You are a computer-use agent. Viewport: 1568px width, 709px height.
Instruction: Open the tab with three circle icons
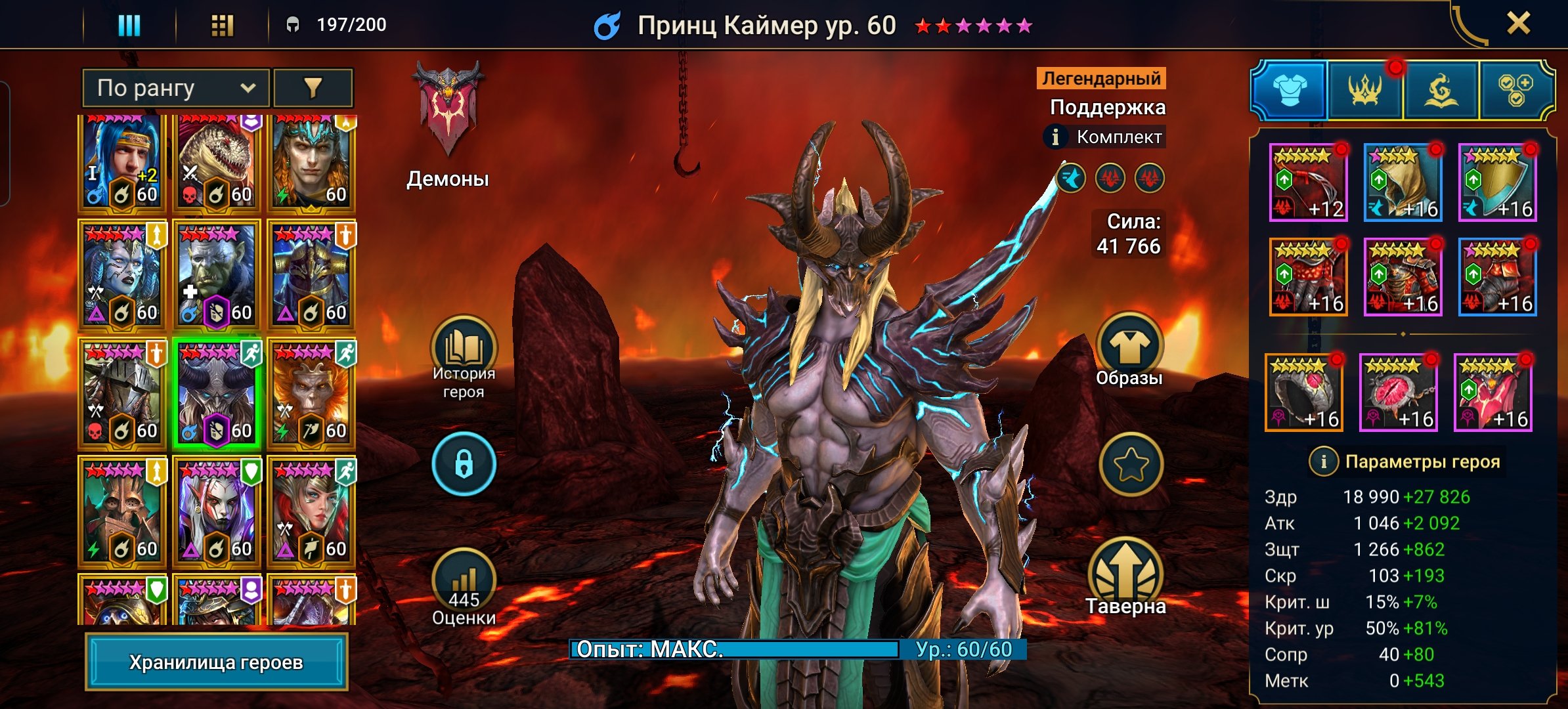tap(1515, 90)
